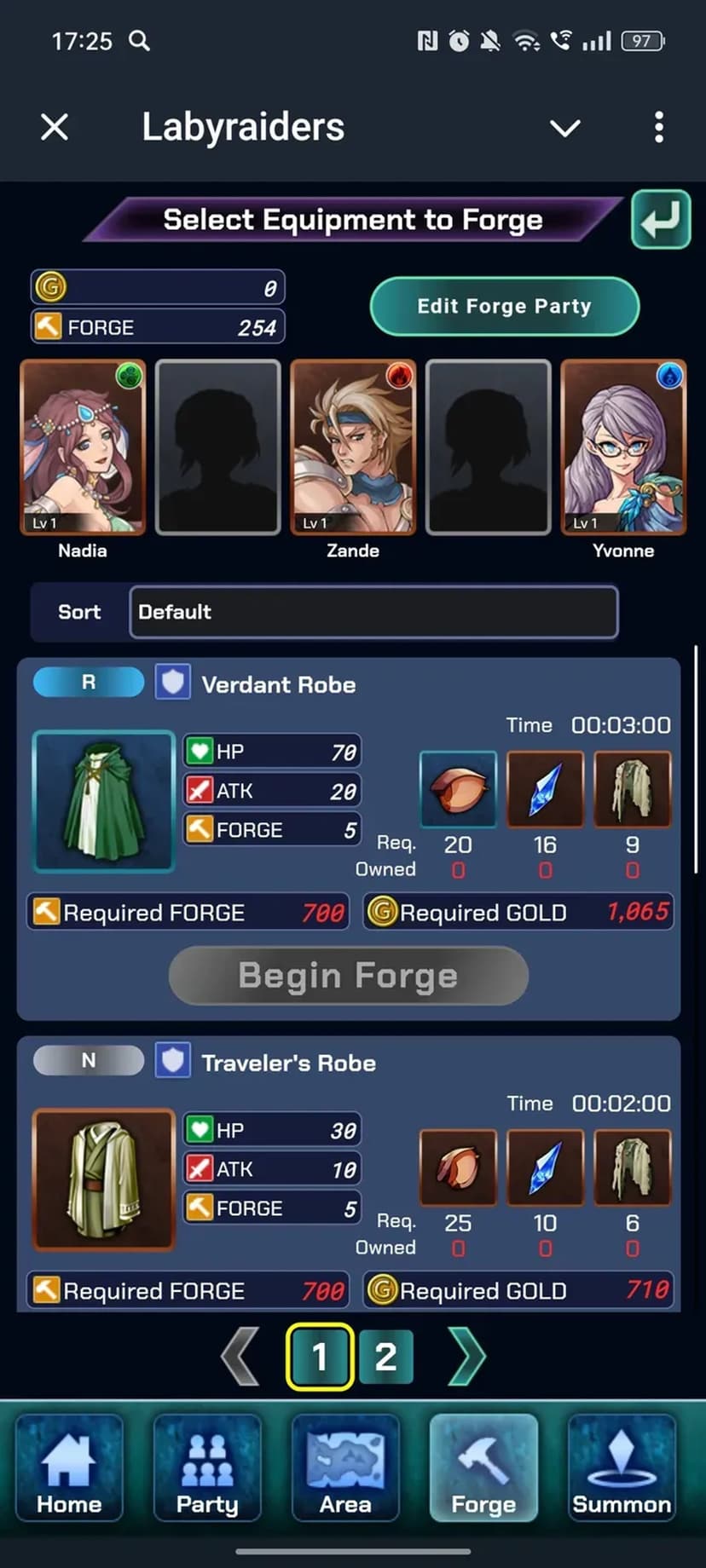The image size is (706, 1568).
Task: Select the Traveler's Robe equipment image
Action: pos(103,1179)
